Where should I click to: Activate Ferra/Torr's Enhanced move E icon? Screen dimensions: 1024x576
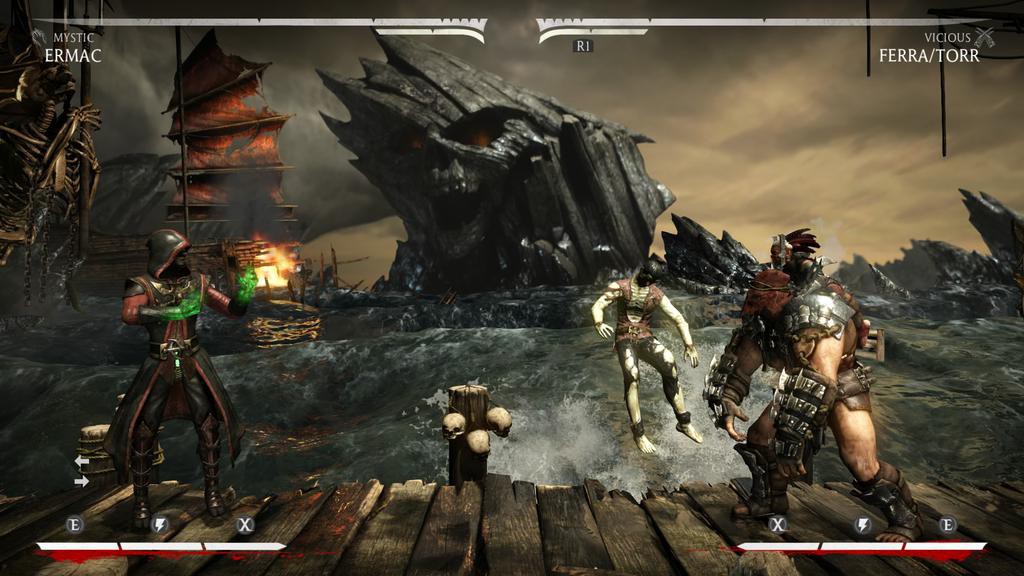(x=948, y=524)
